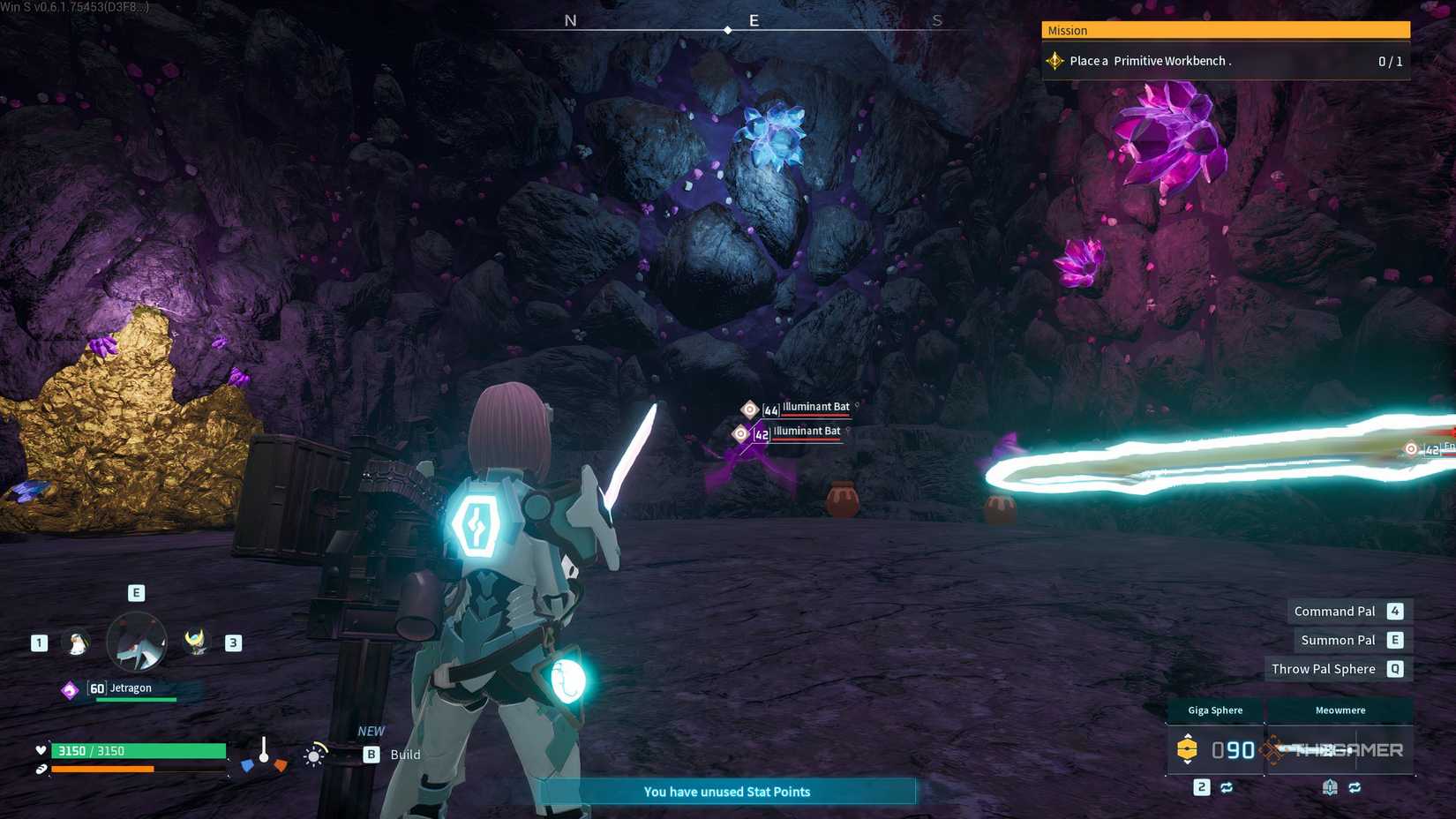
Task: Click the heart icon beside the health bar
Action: point(41,749)
